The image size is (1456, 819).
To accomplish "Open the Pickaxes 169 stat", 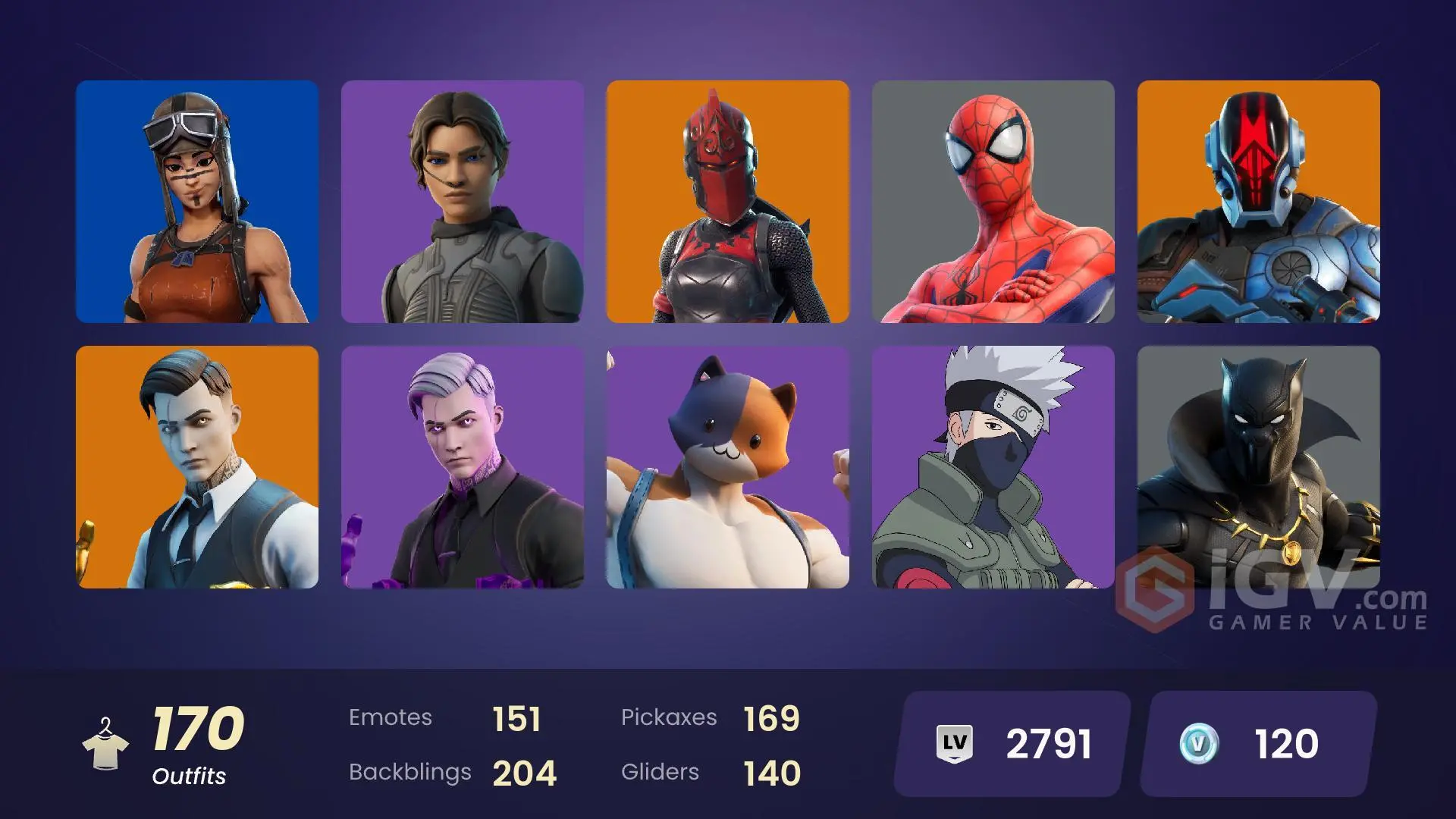I will 770,717.
